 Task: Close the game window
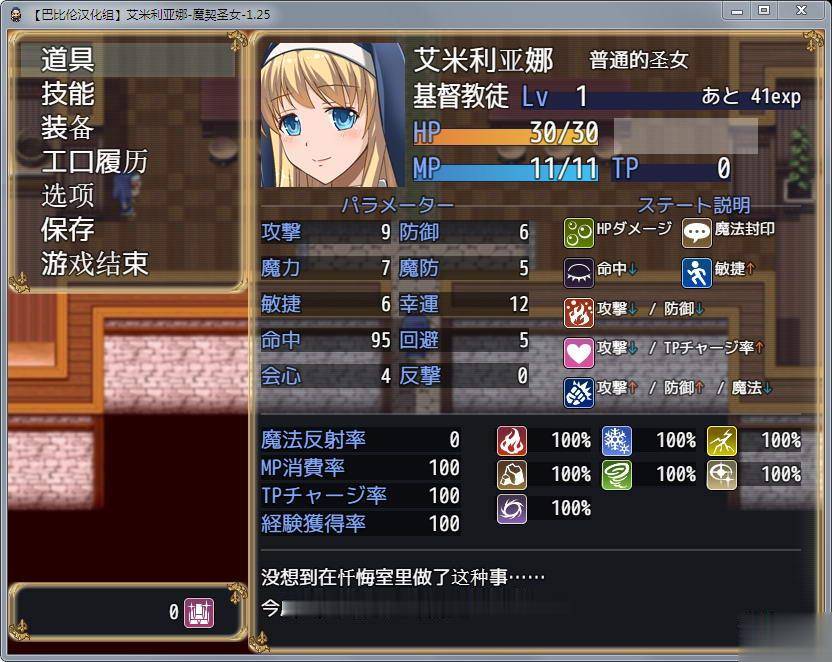tap(802, 11)
